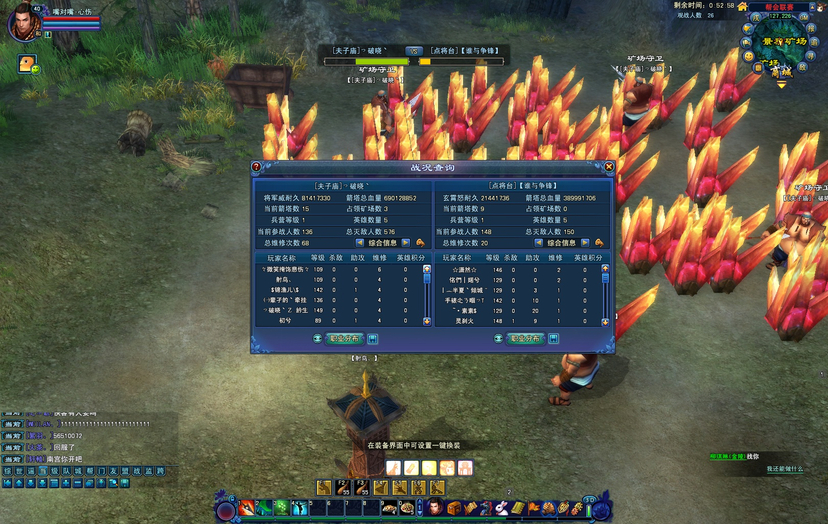Image resolution: width=828 pixels, height=524 pixels.
Task: Click the player portrait in top-left corner
Action: (22, 22)
